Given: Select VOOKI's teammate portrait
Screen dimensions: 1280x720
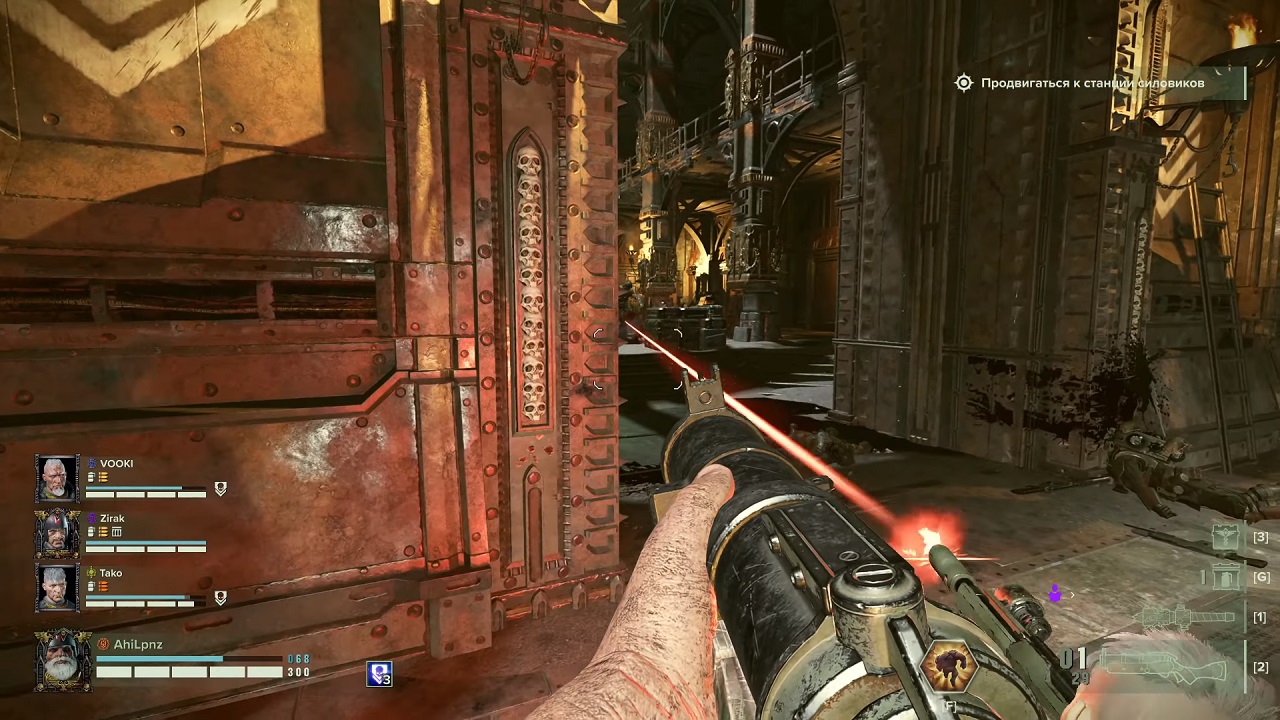Looking at the screenshot, I should point(57,479).
